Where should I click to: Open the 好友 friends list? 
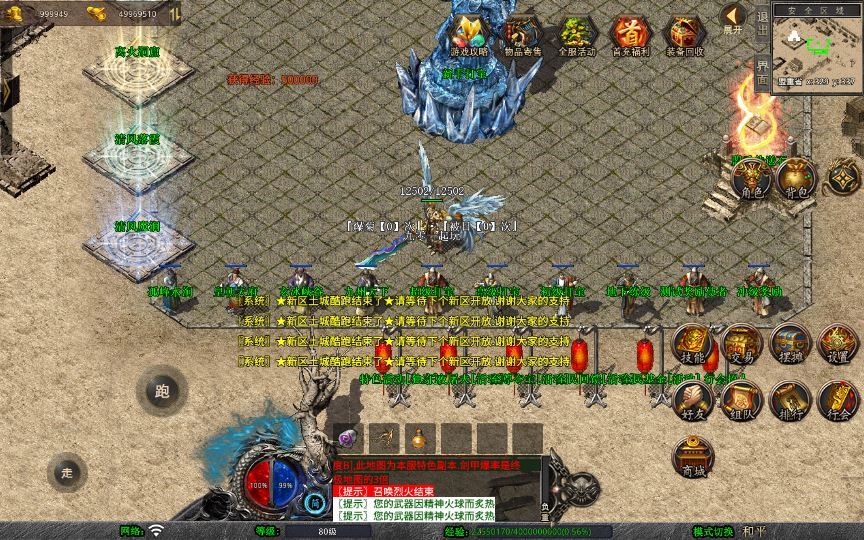click(692, 400)
